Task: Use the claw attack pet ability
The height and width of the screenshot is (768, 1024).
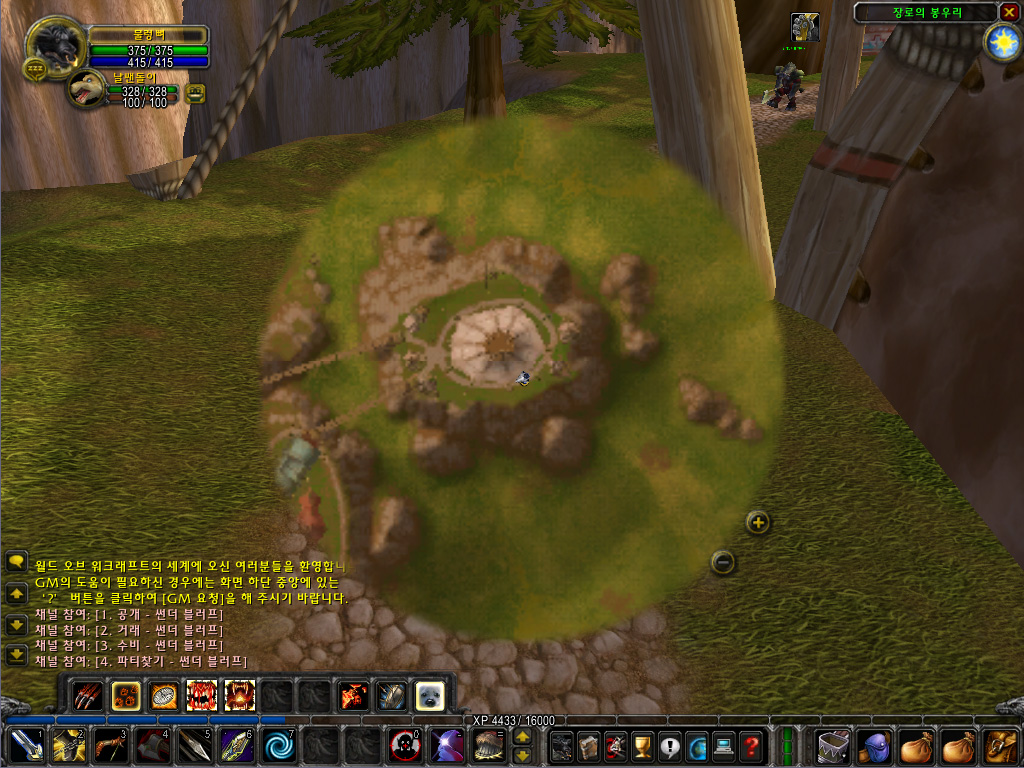Action: coord(88,694)
